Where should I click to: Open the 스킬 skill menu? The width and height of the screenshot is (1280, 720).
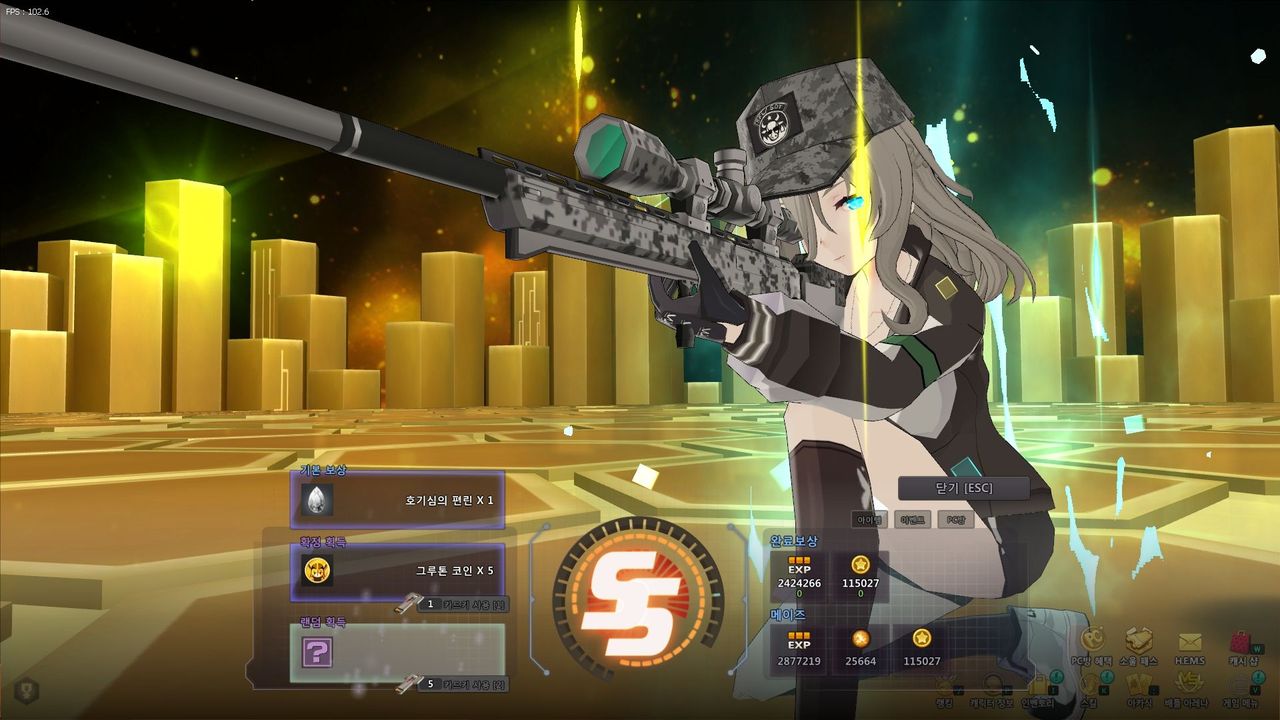tap(1088, 686)
